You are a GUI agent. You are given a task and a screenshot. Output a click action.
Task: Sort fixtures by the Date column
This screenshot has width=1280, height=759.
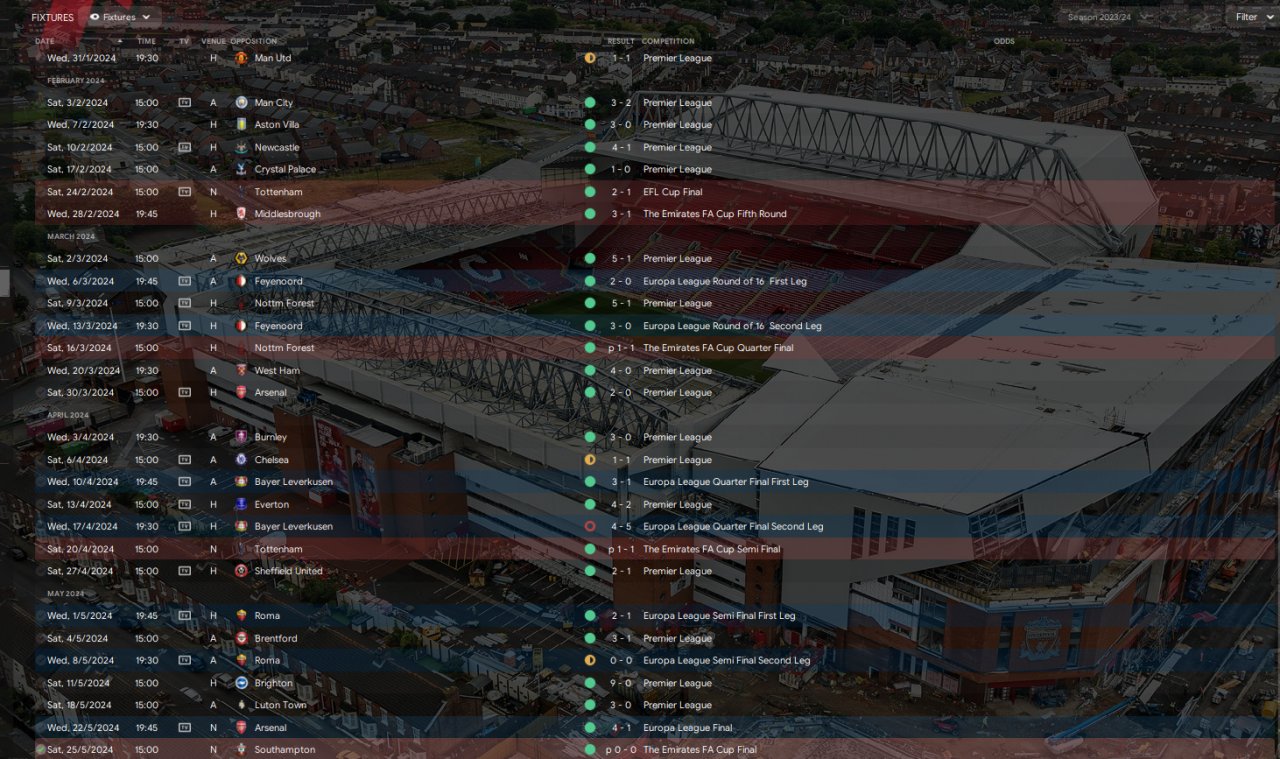point(46,41)
